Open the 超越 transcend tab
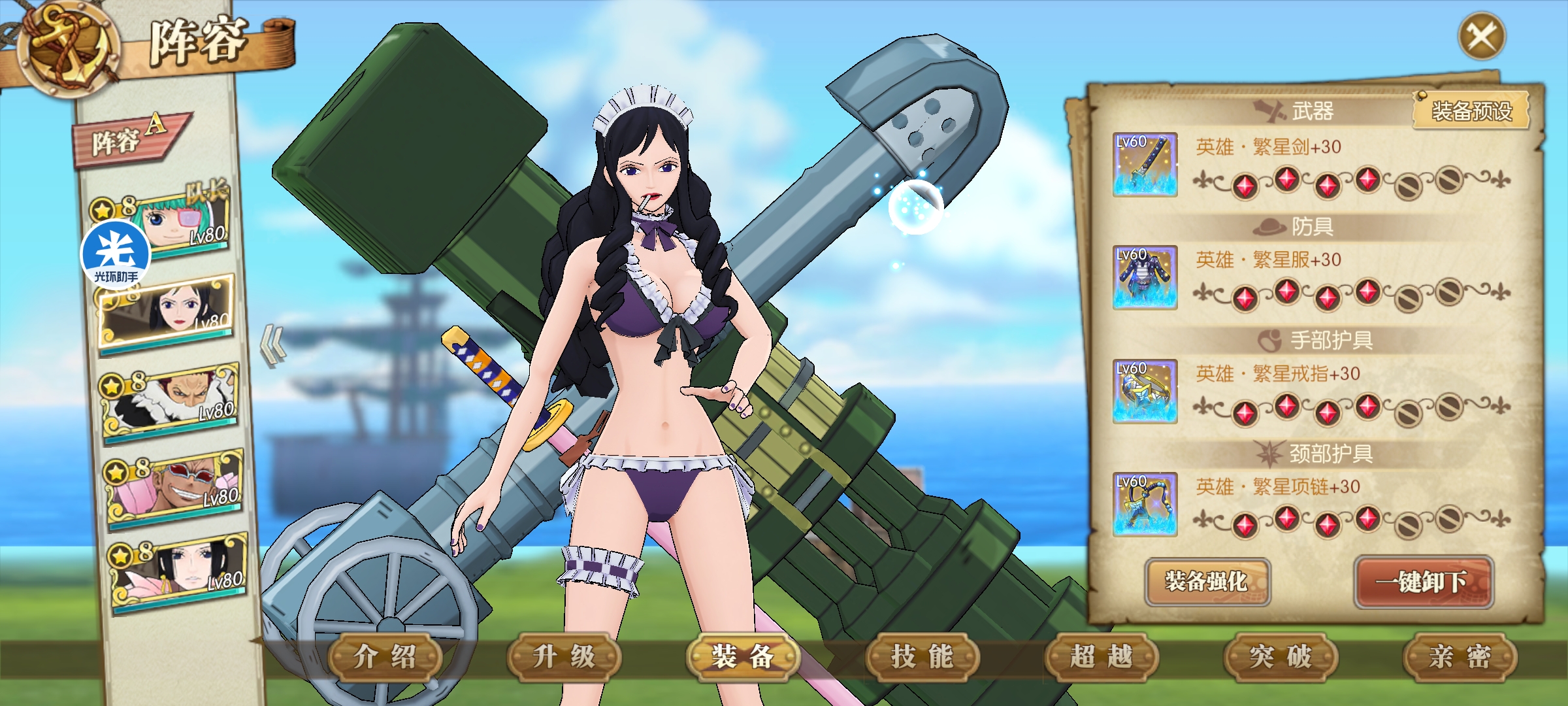The height and width of the screenshot is (706, 1568). pyautogui.click(x=1101, y=656)
